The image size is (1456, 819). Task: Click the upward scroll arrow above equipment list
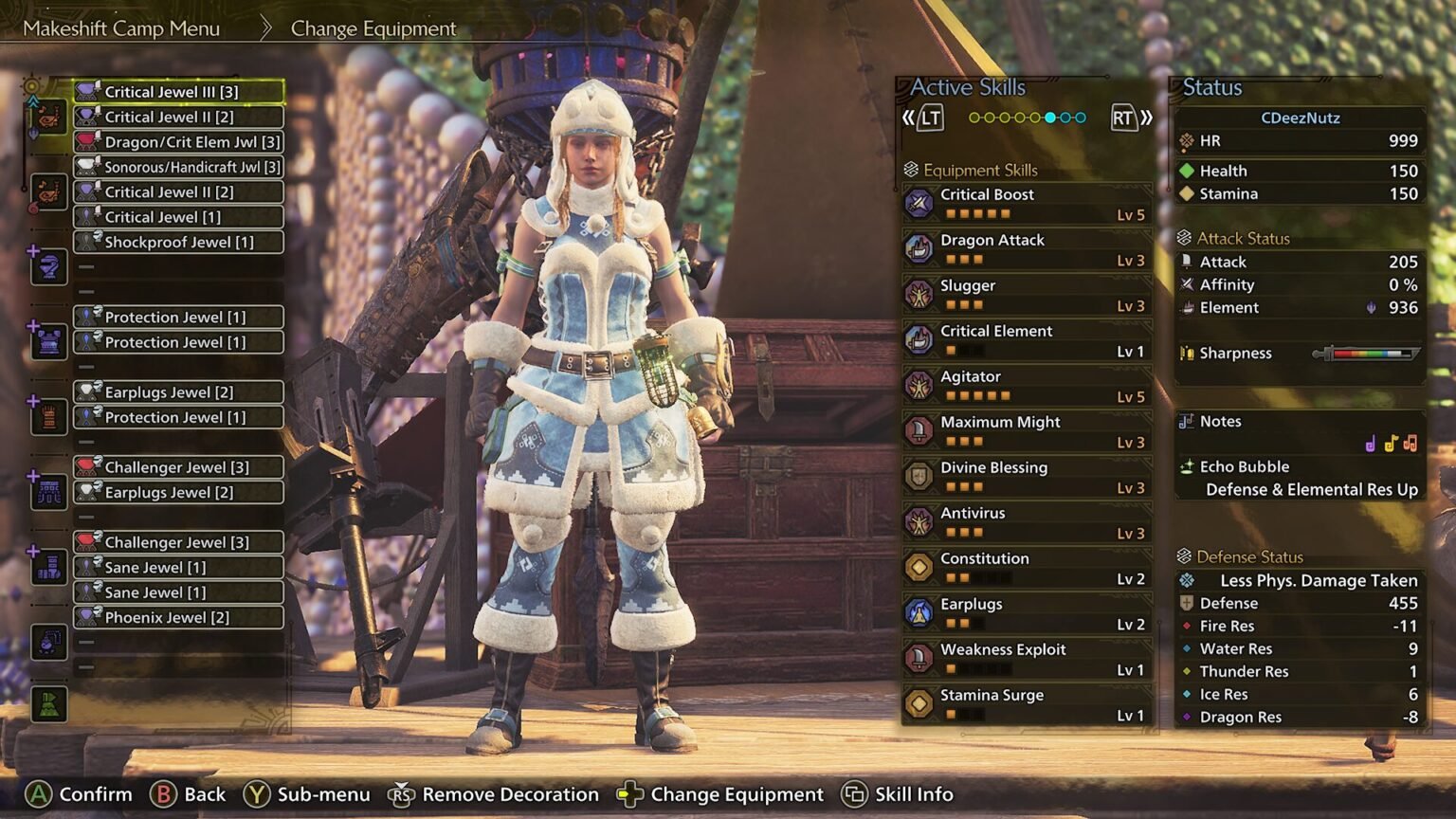click(32, 100)
